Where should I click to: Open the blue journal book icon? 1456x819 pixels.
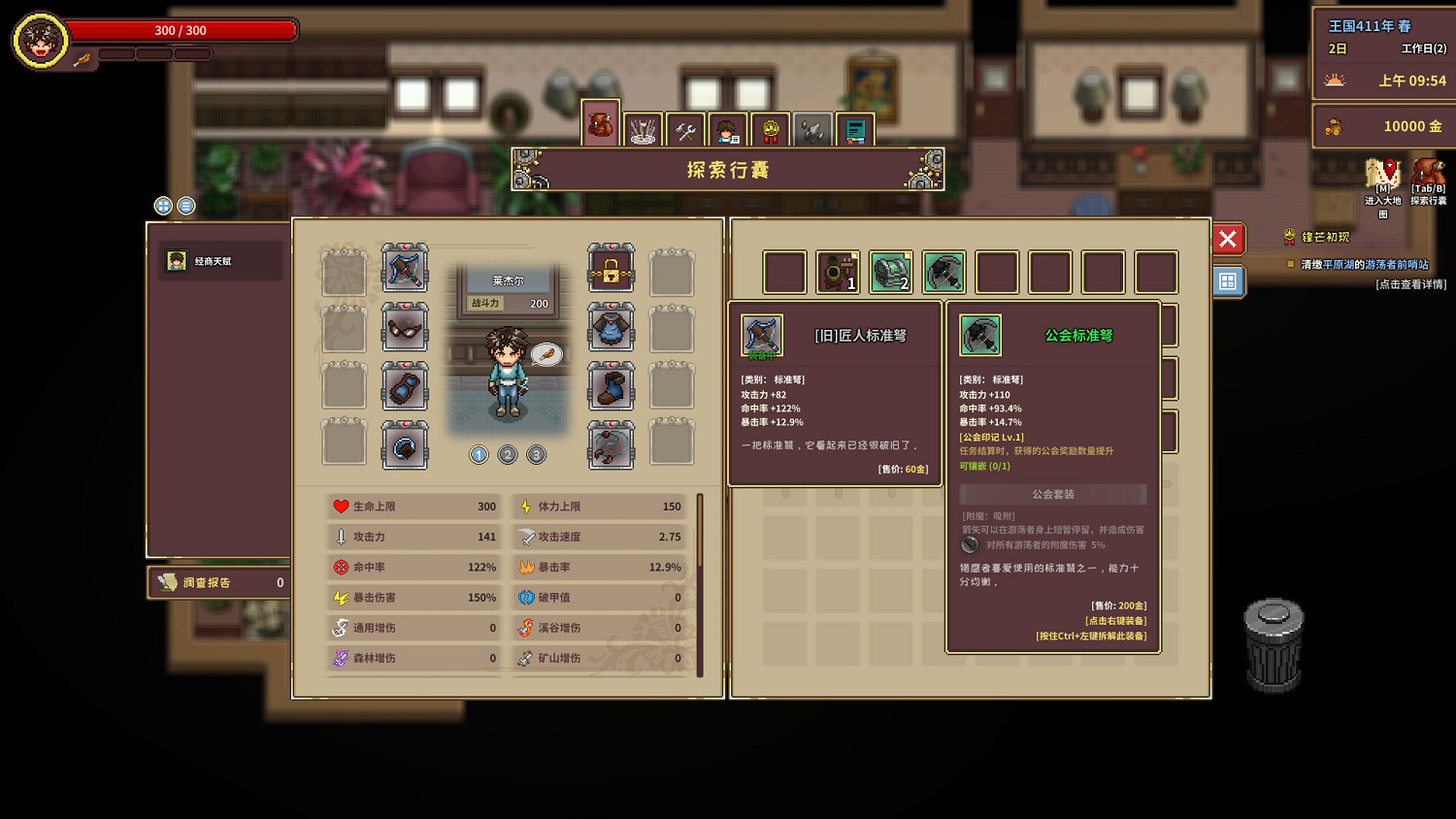point(855,127)
